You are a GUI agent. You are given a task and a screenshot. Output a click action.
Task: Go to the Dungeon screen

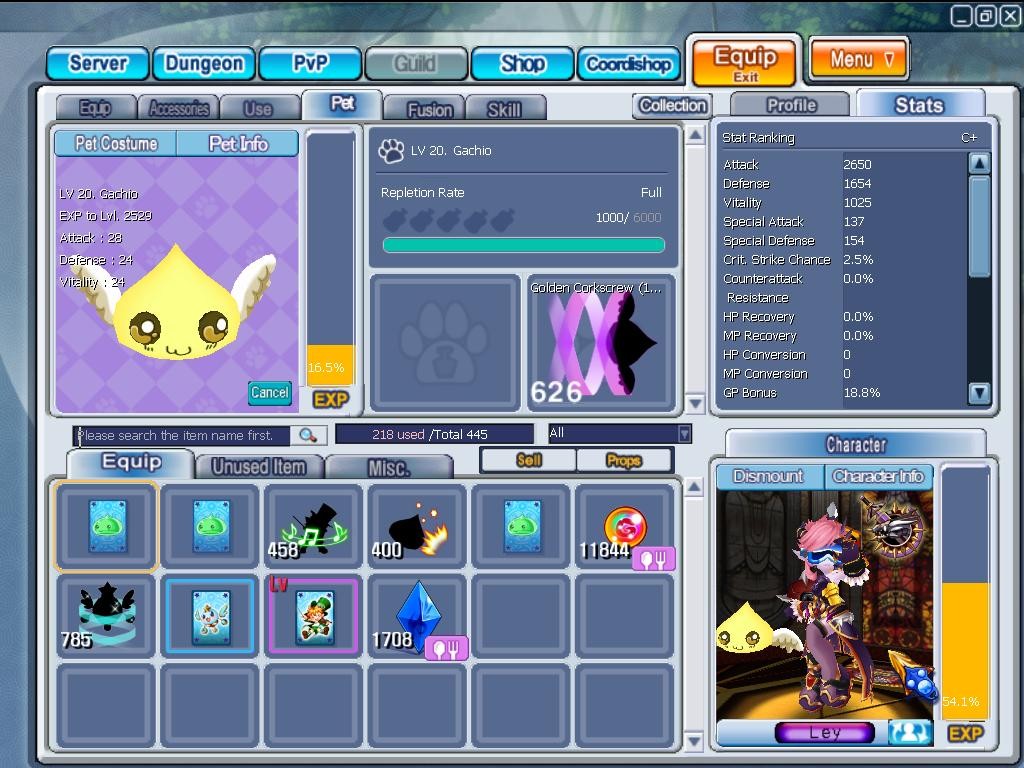pos(204,63)
